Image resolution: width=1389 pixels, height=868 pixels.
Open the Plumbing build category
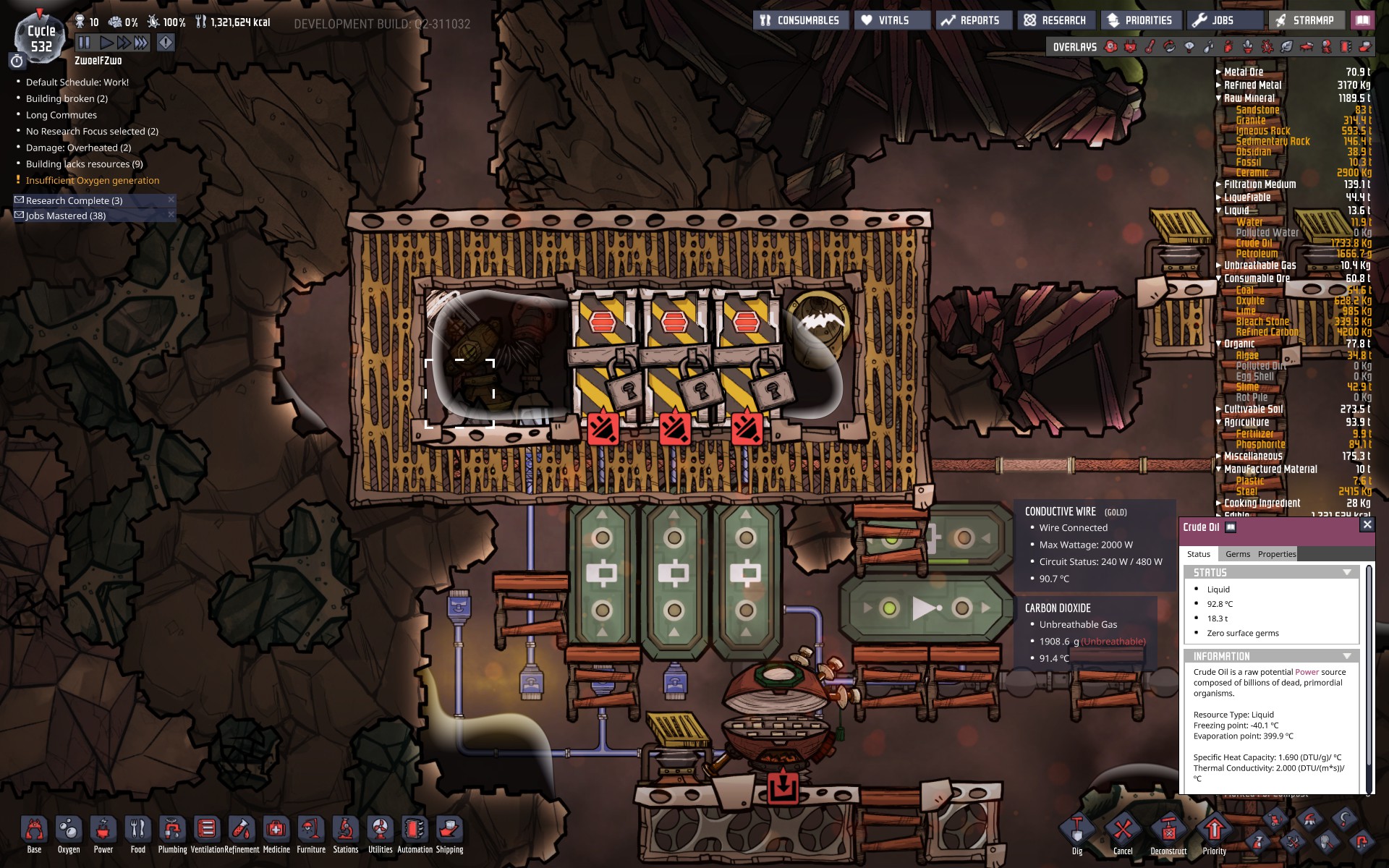coord(172,835)
